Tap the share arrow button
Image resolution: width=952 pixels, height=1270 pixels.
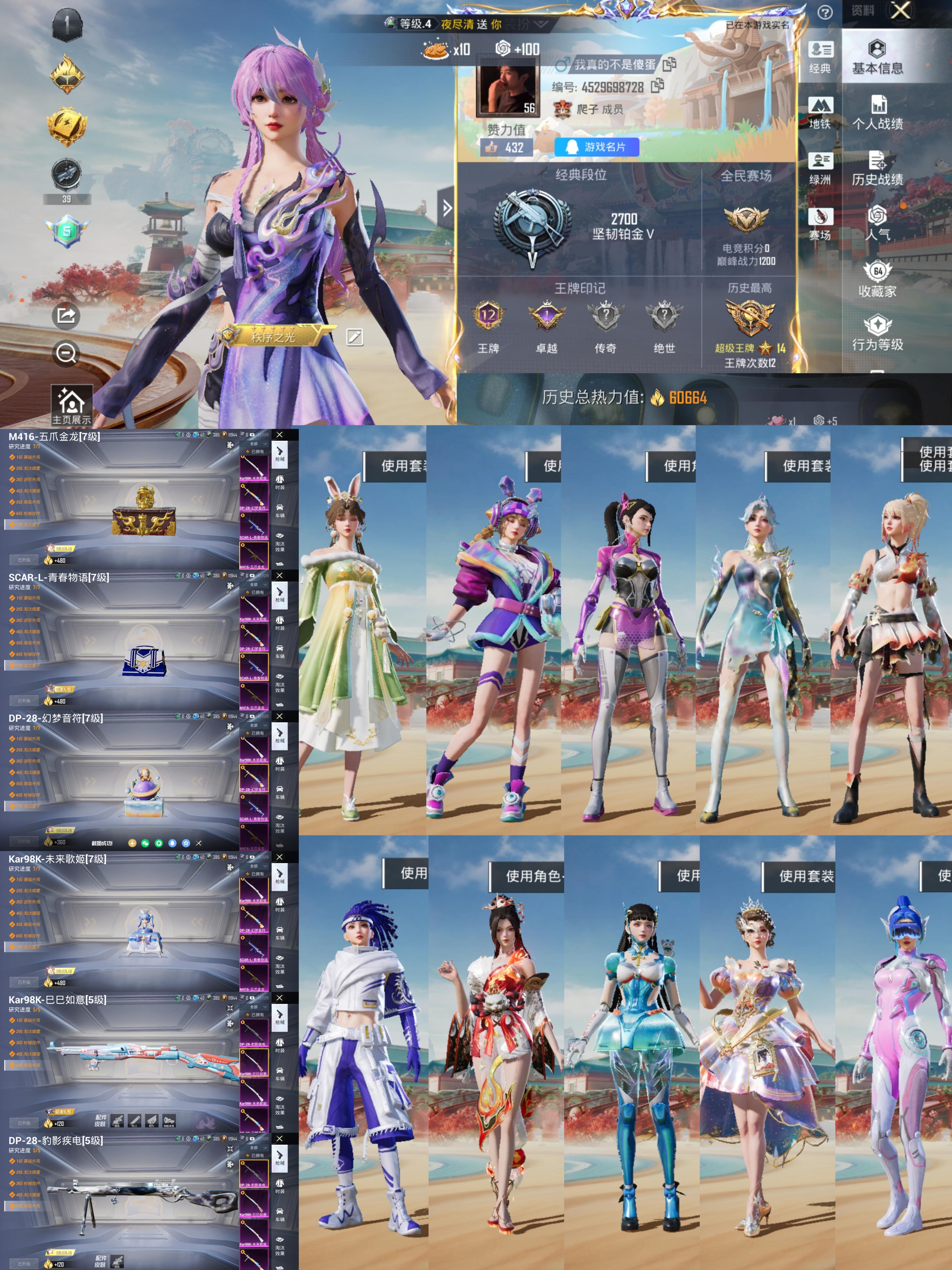pyautogui.click(x=66, y=315)
